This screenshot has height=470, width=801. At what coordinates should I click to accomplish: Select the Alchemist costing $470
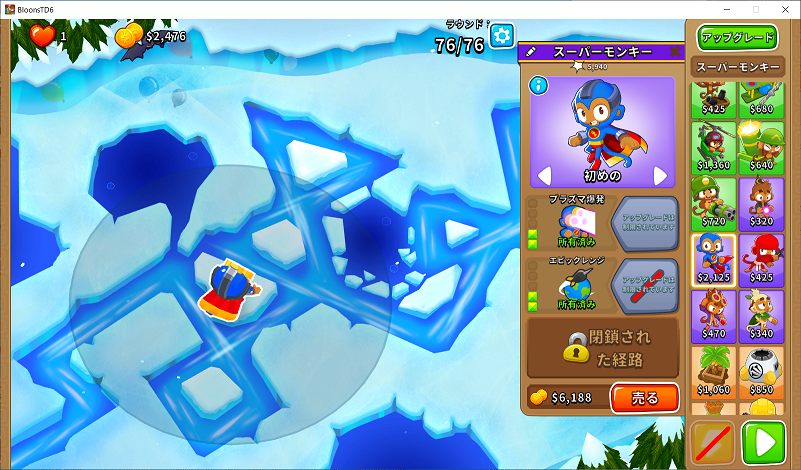click(x=712, y=316)
